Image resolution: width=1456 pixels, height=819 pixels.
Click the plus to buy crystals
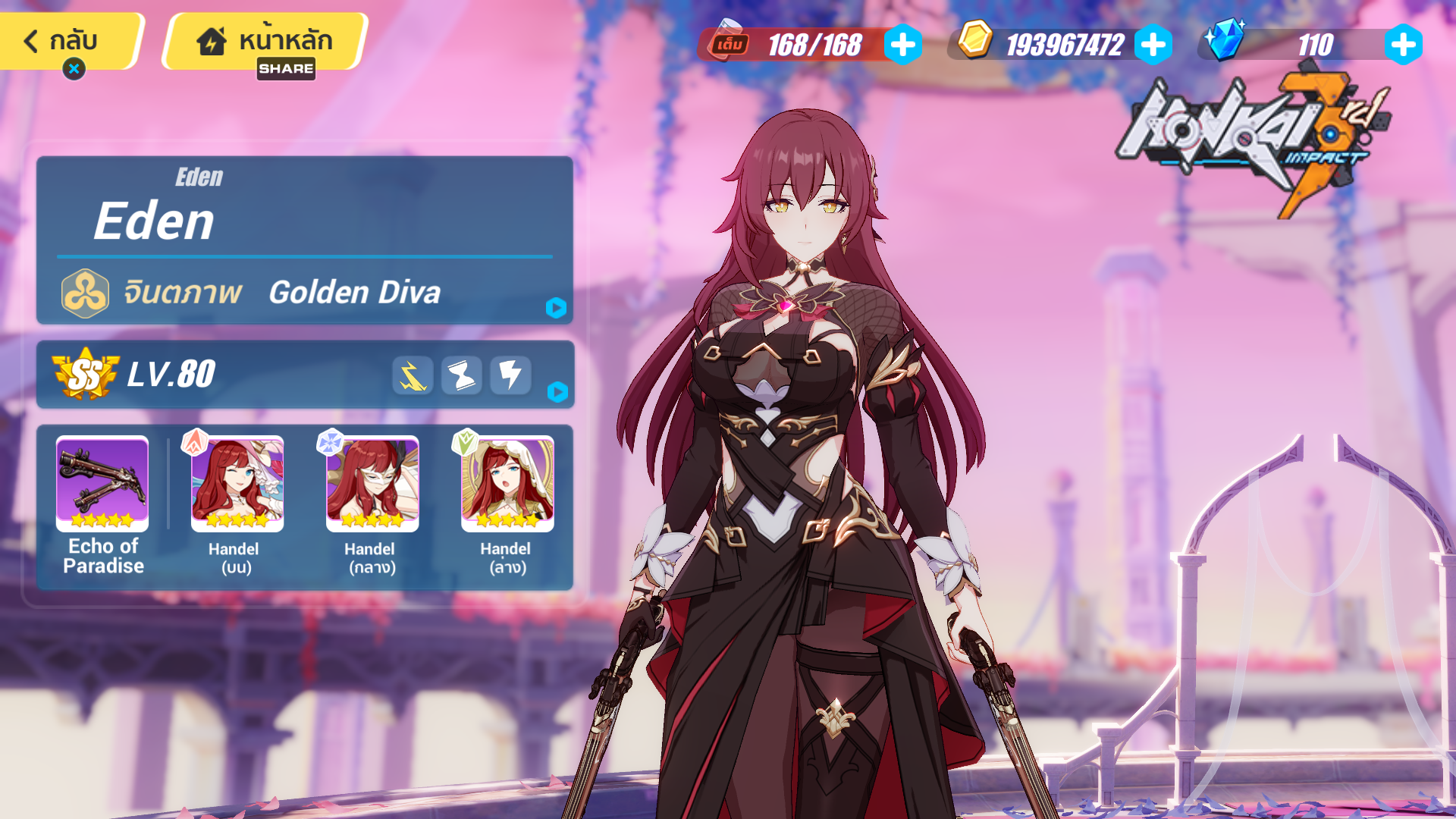tap(1404, 43)
